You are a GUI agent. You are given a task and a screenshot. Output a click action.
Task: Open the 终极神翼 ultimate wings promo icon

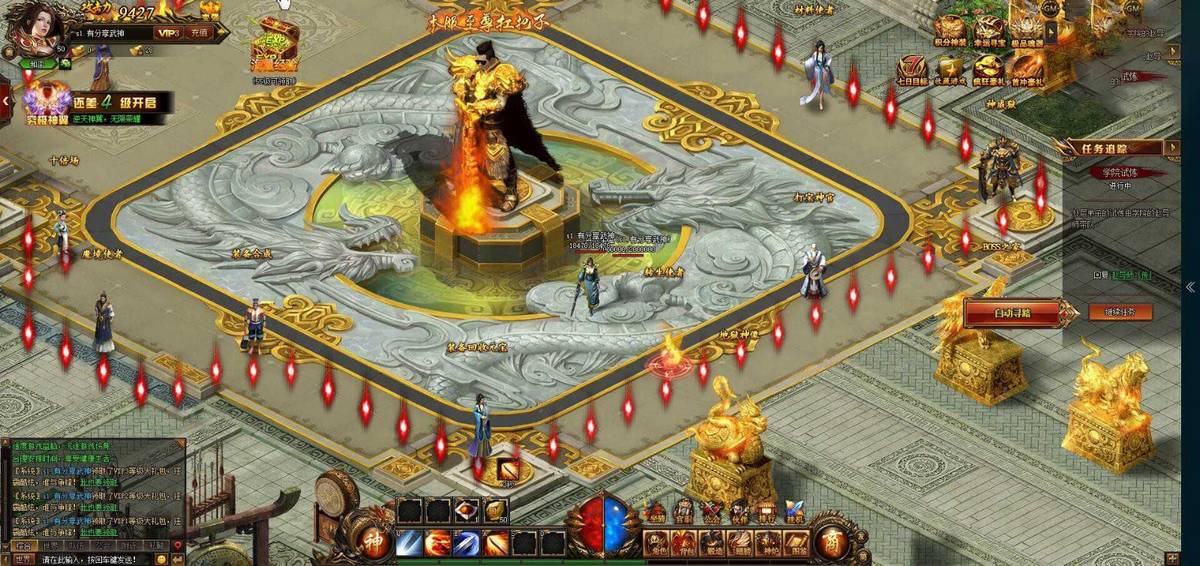[46, 100]
